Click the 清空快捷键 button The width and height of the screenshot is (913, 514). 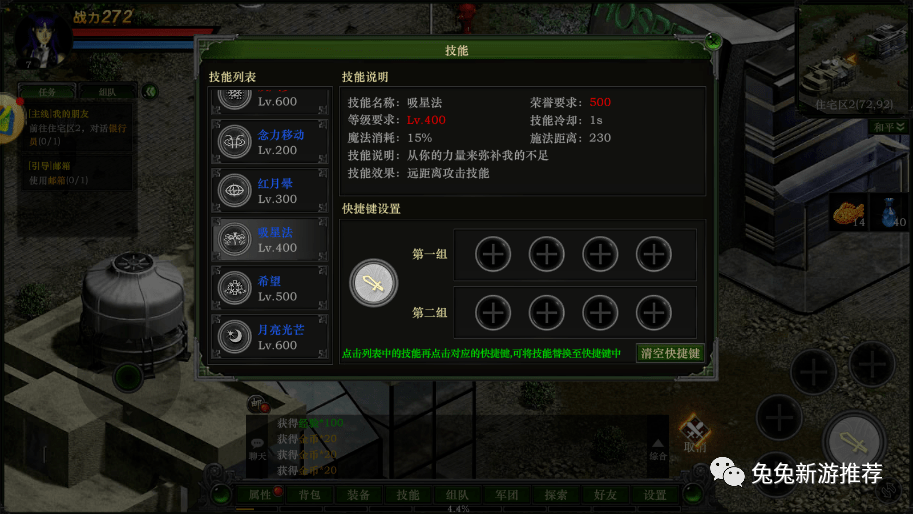tap(670, 353)
